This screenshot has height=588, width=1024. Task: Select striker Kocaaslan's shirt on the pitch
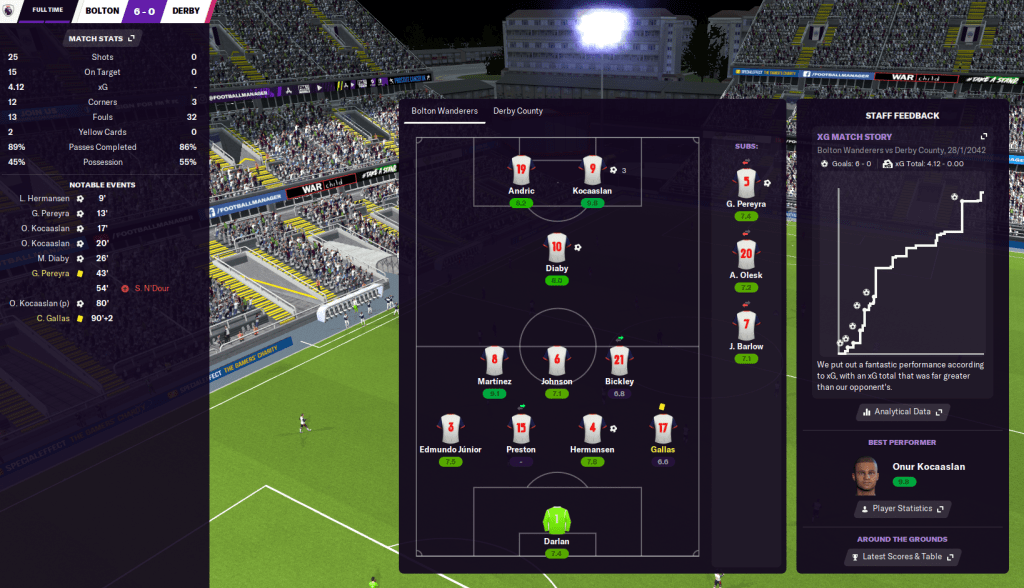[x=593, y=170]
